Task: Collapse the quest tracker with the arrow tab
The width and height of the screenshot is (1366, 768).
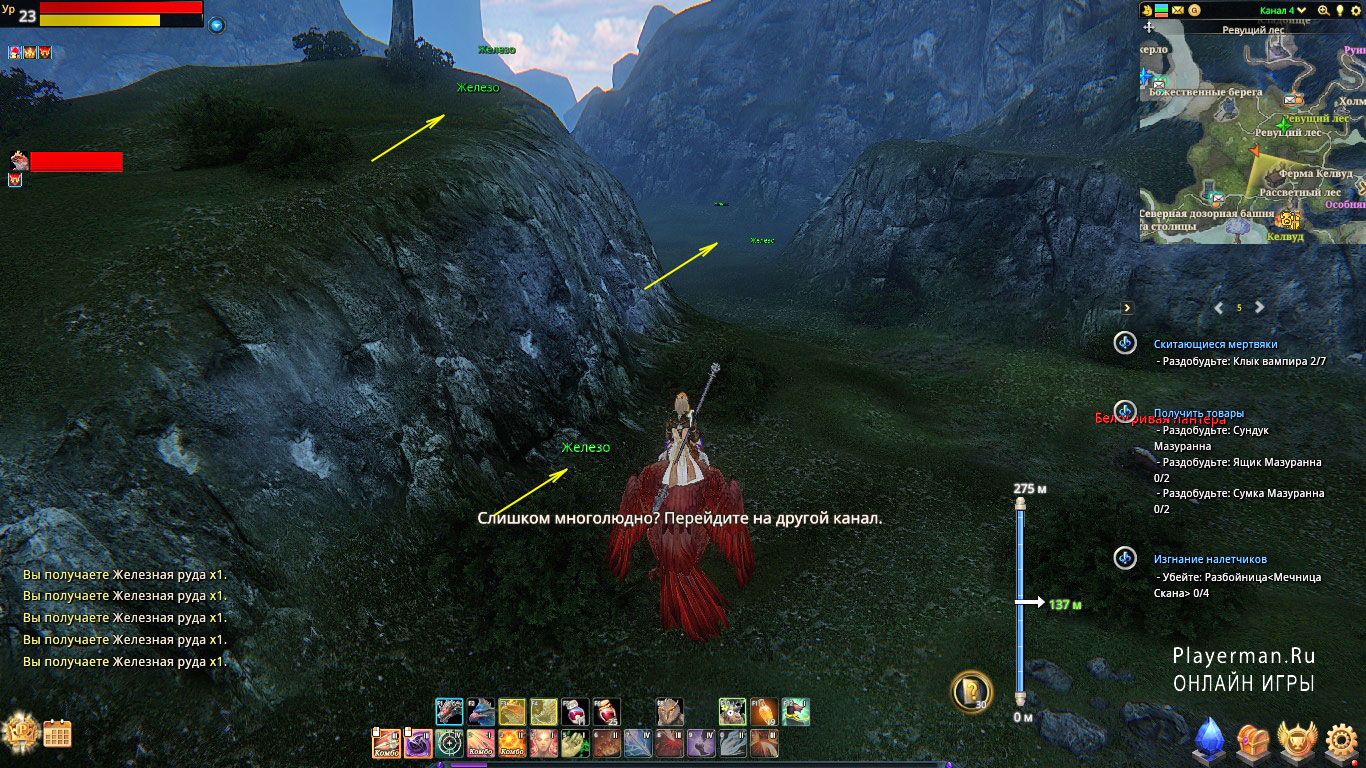Action: click(x=1127, y=308)
